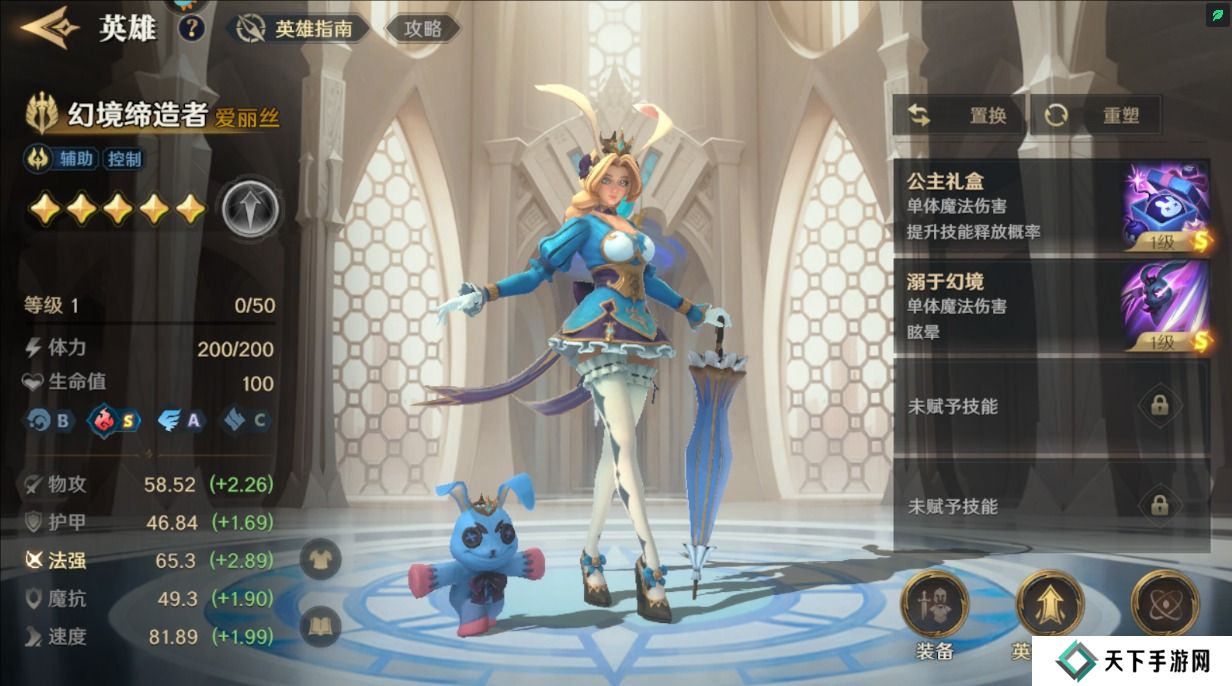Select the 辅助 support role tag
Viewport: 1232px width, 686px height.
(x=75, y=158)
